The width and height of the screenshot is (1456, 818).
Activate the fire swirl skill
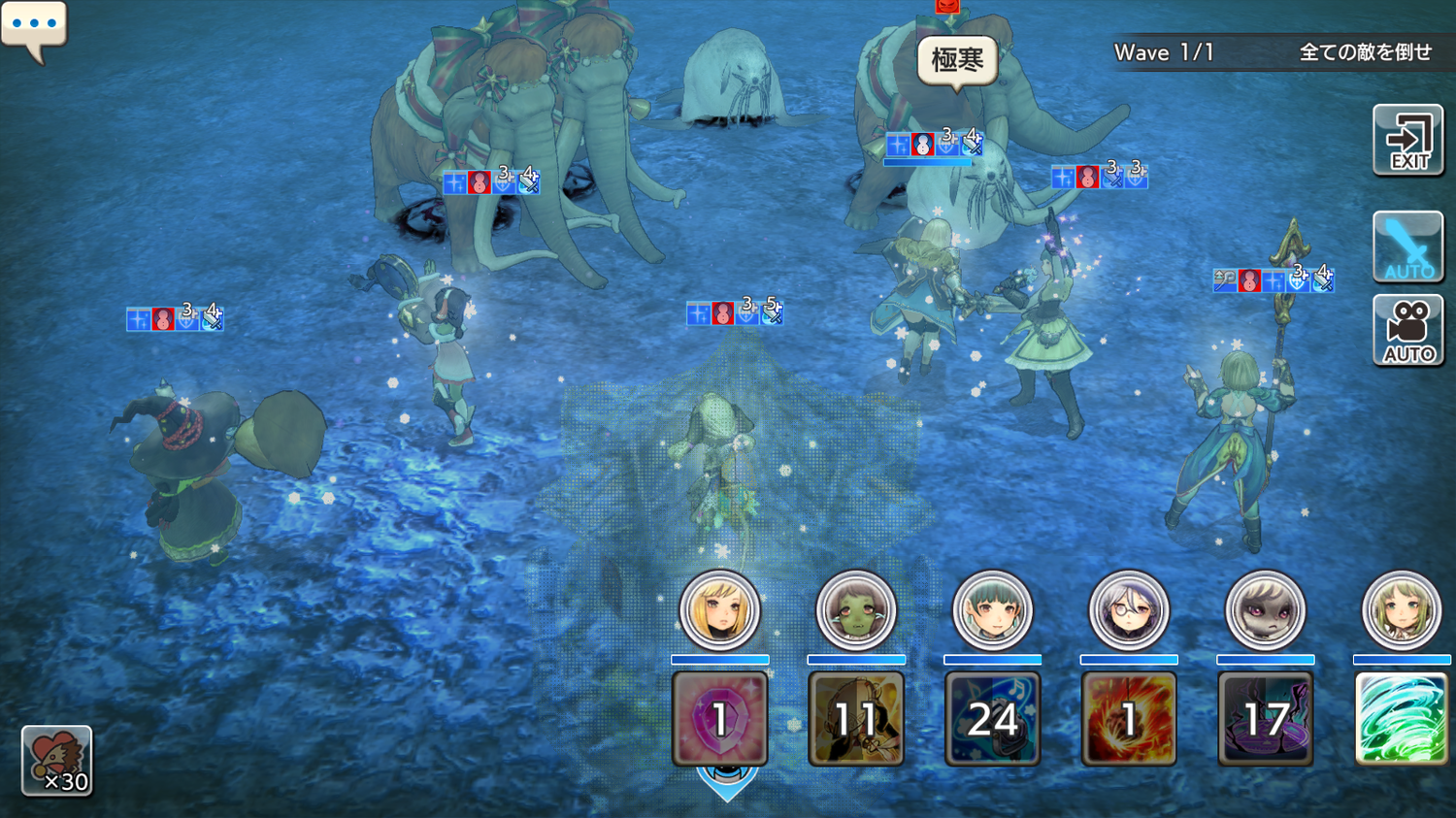1128,719
